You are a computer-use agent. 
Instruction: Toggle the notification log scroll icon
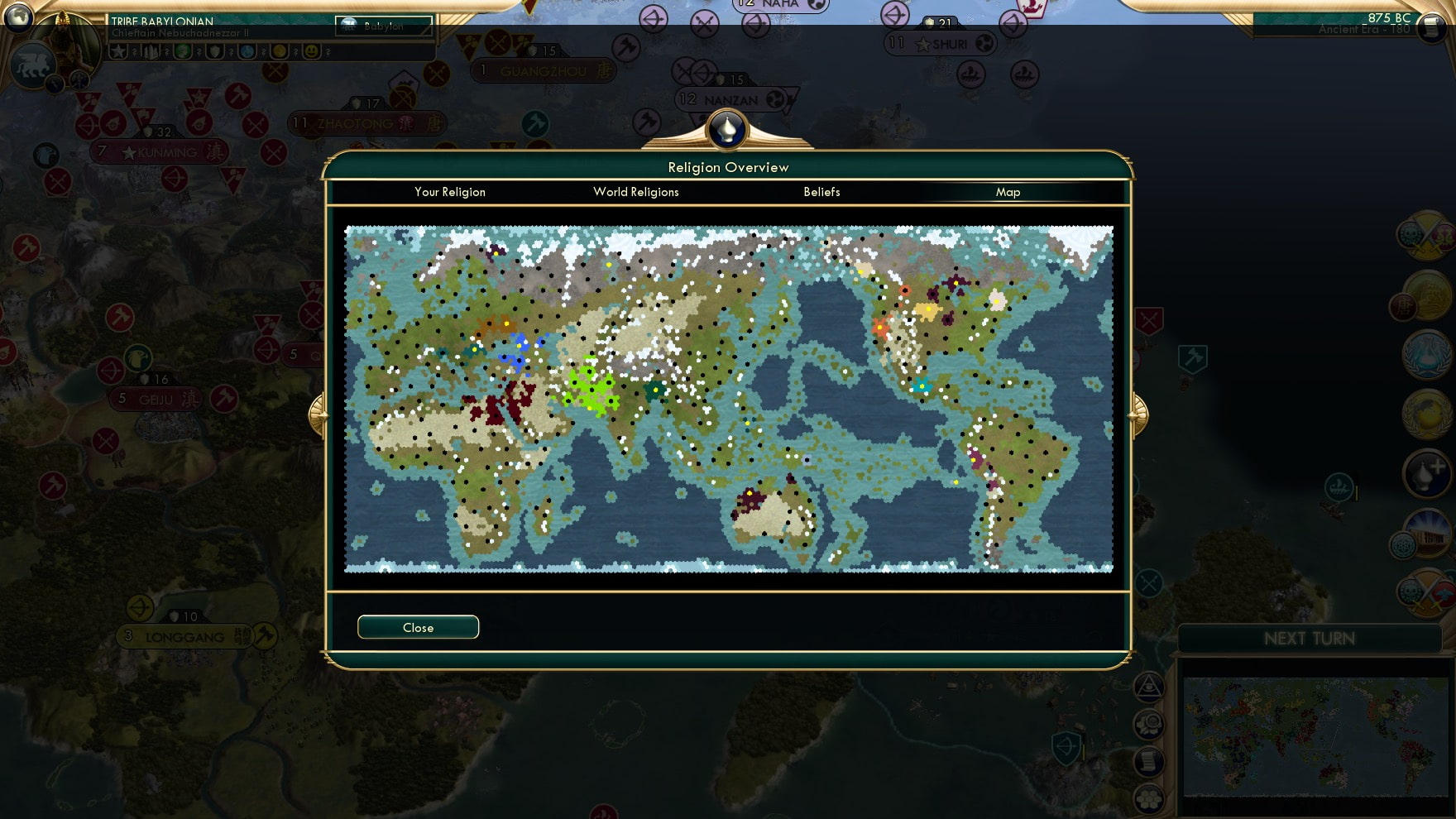(x=1148, y=761)
